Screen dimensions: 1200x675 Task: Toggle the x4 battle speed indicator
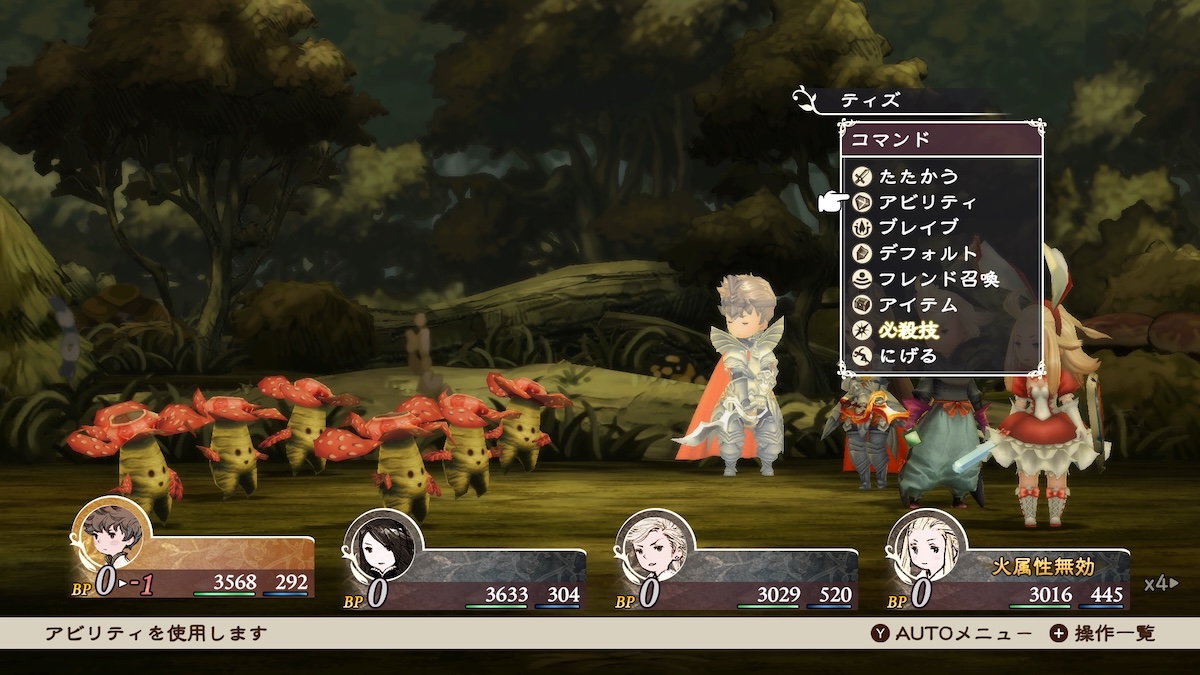click(1161, 584)
